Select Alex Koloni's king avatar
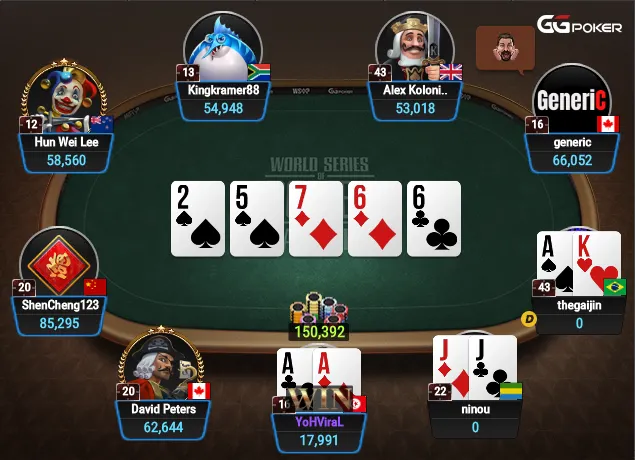The height and width of the screenshot is (460, 635). [x=415, y=50]
